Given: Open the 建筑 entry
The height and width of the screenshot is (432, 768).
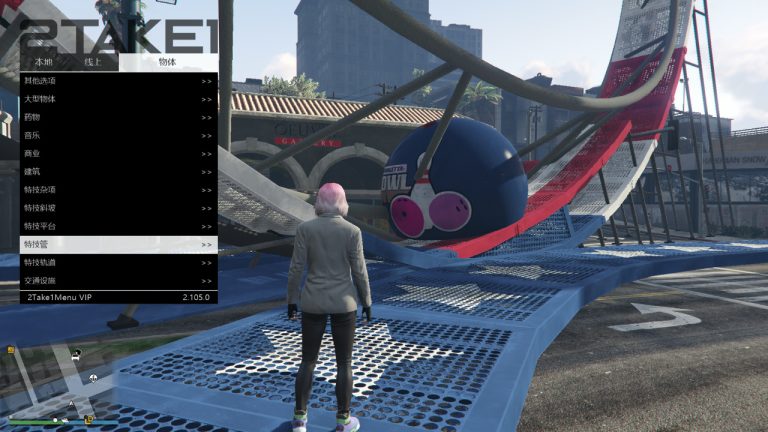Looking at the screenshot, I should [x=118, y=172].
